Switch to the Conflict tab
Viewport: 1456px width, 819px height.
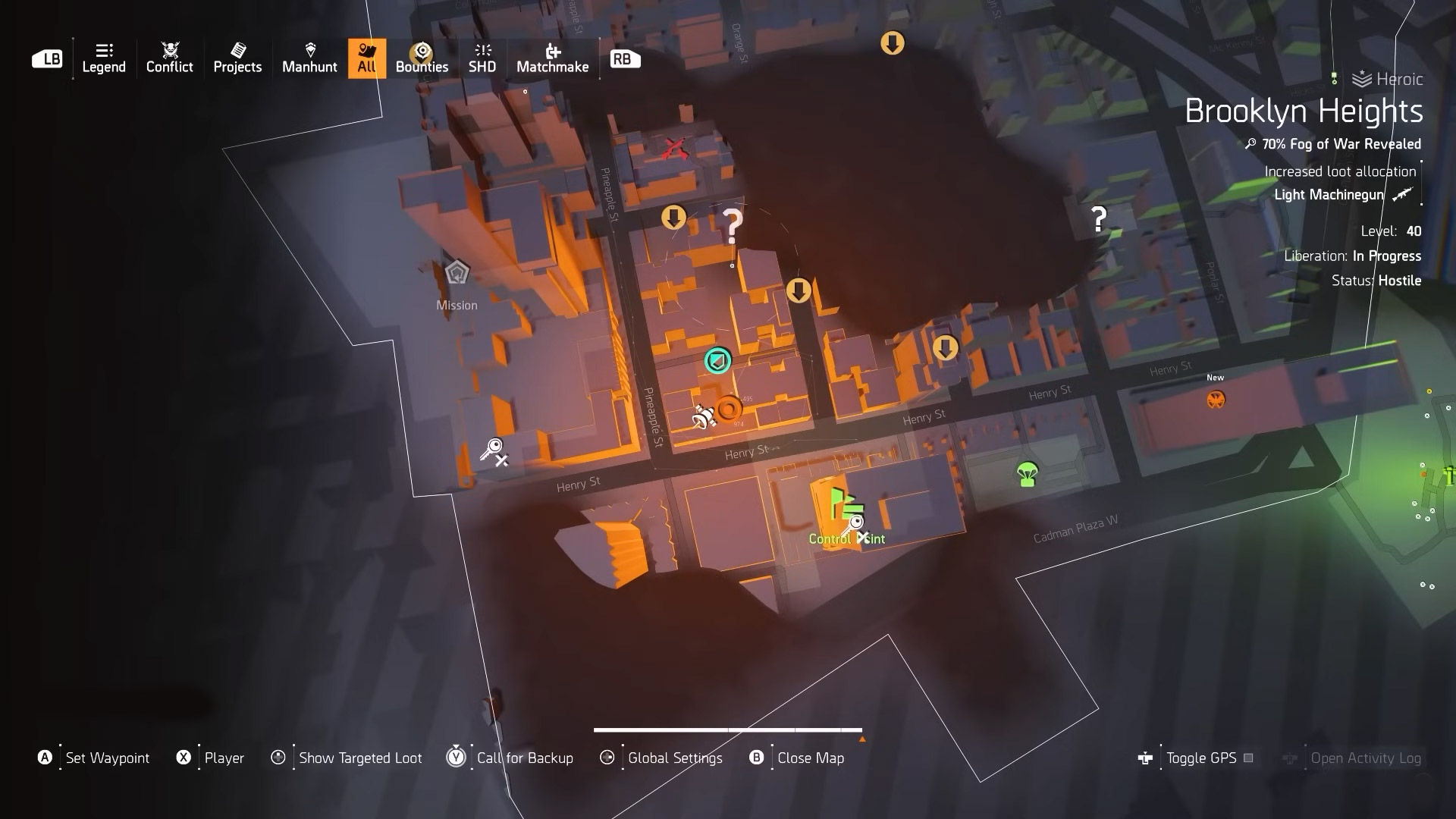tap(169, 58)
